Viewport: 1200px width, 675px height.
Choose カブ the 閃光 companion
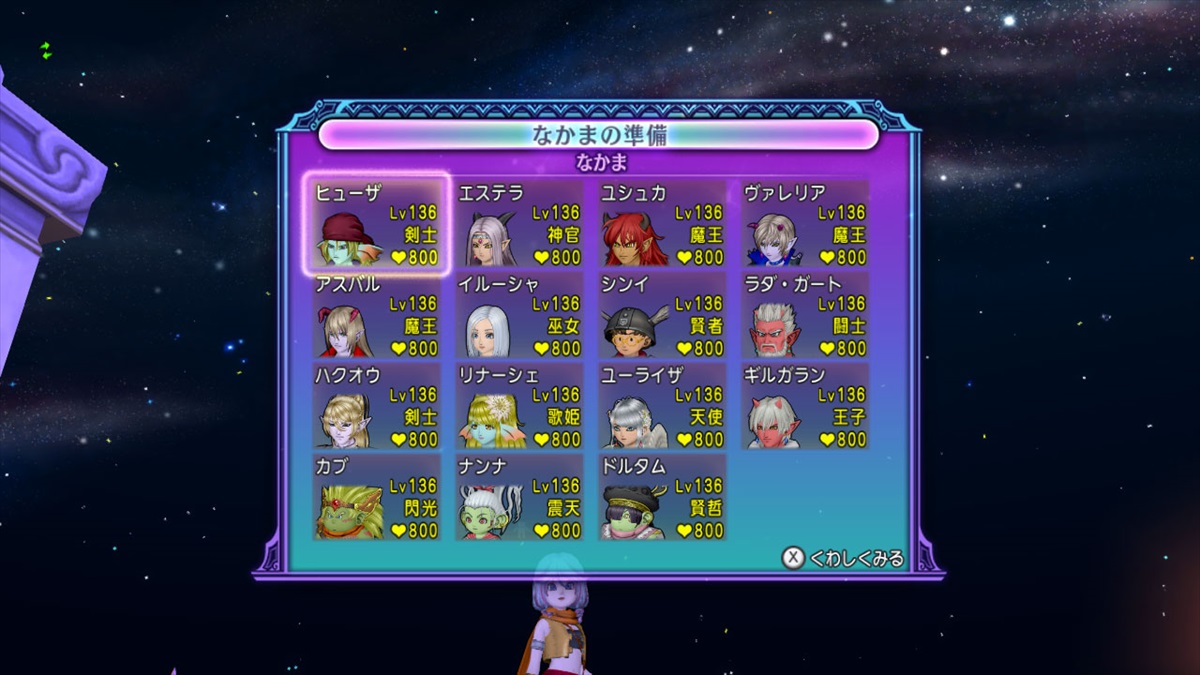pos(376,497)
